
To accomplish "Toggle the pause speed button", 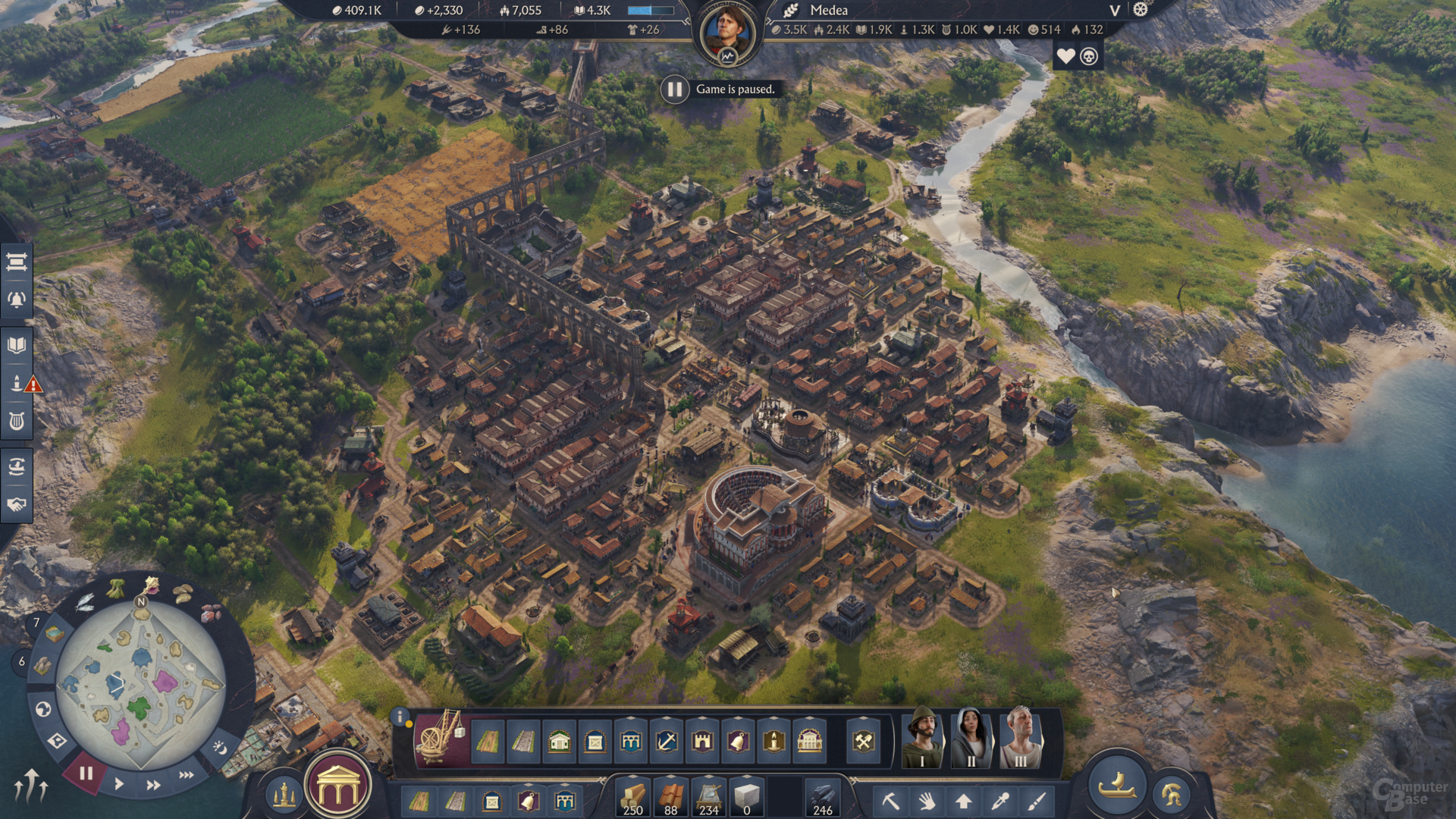I will [x=86, y=773].
